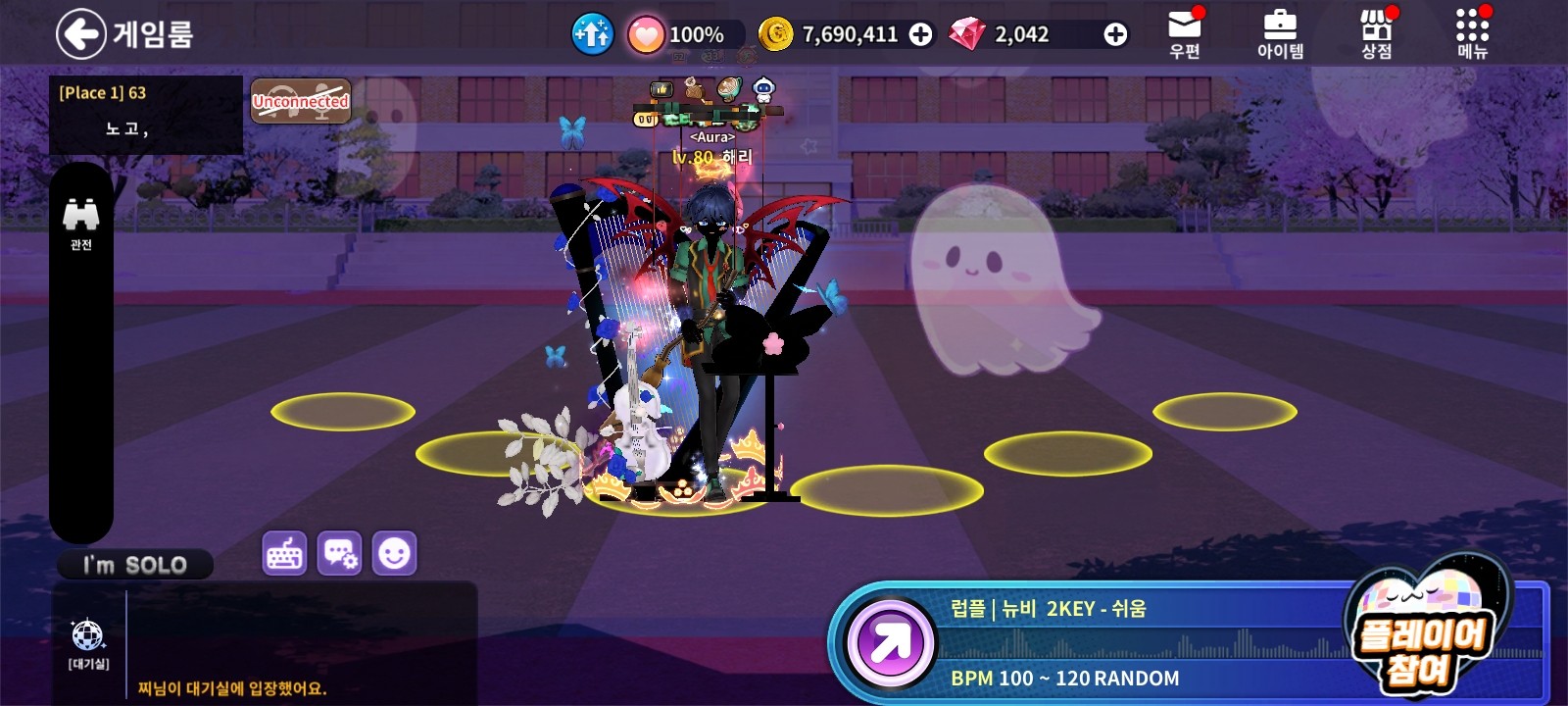1568x706 pixels.
Task: Open the emoji smiley button
Action: pos(394,554)
